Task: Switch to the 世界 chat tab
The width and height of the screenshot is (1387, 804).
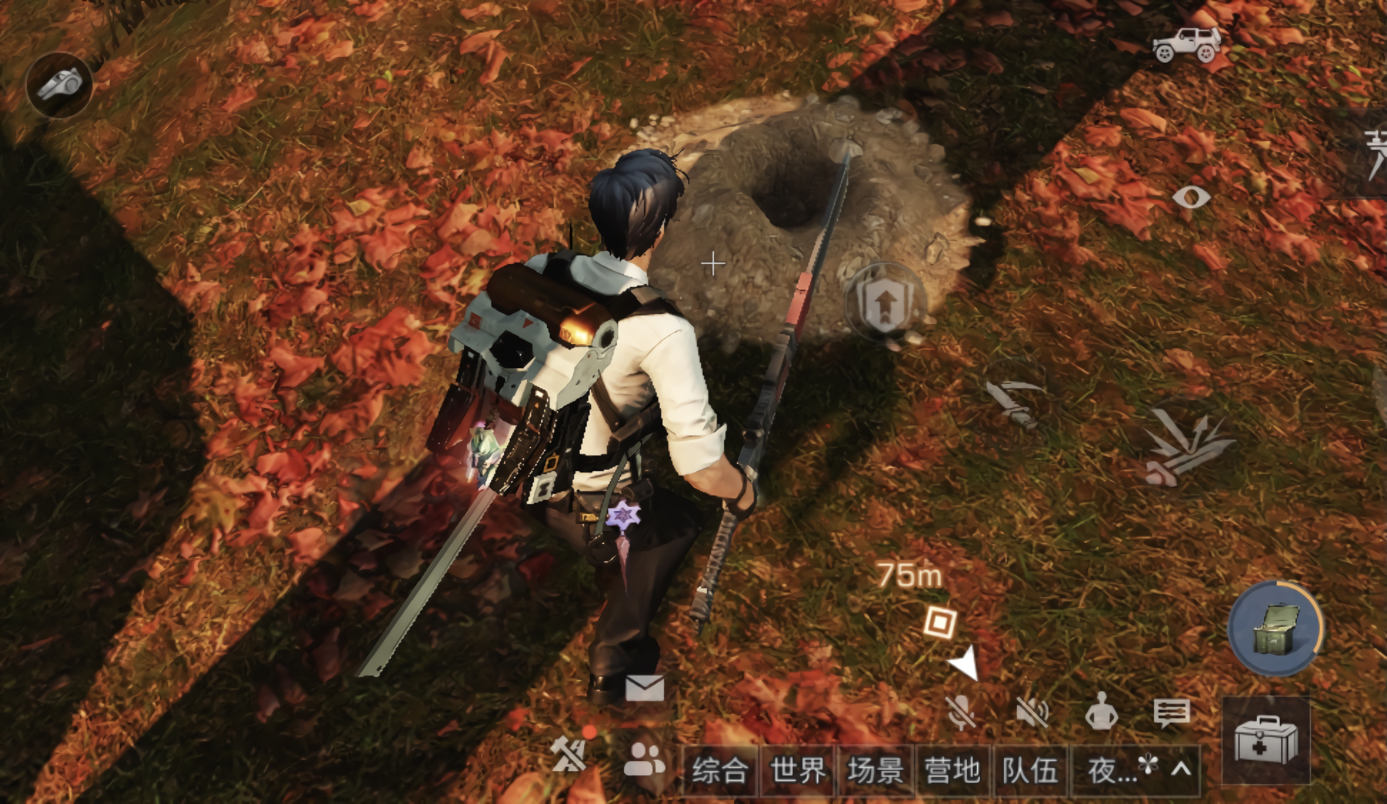Action: tap(798, 771)
